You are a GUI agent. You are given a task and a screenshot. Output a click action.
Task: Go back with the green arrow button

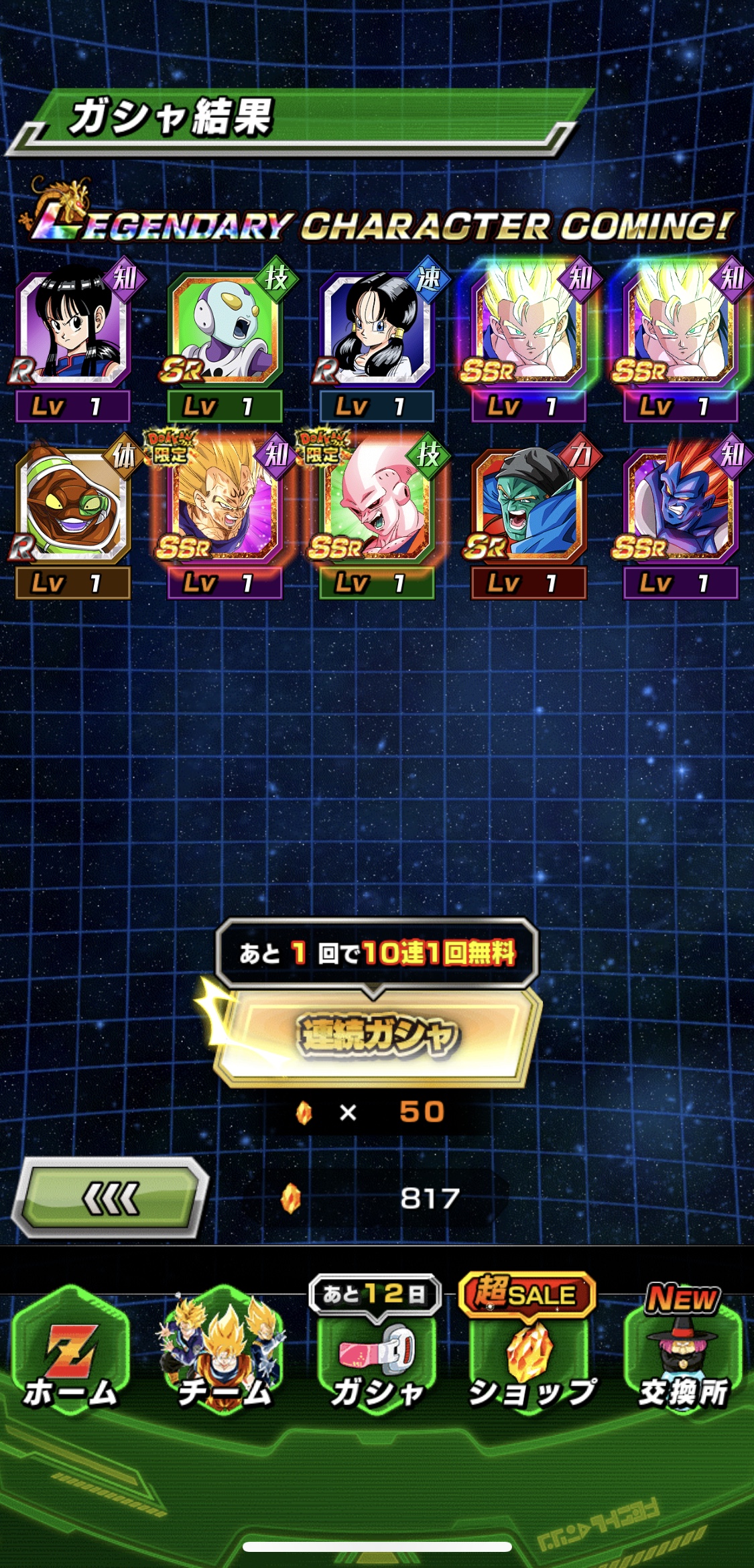pyautogui.click(x=111, y=1198)
